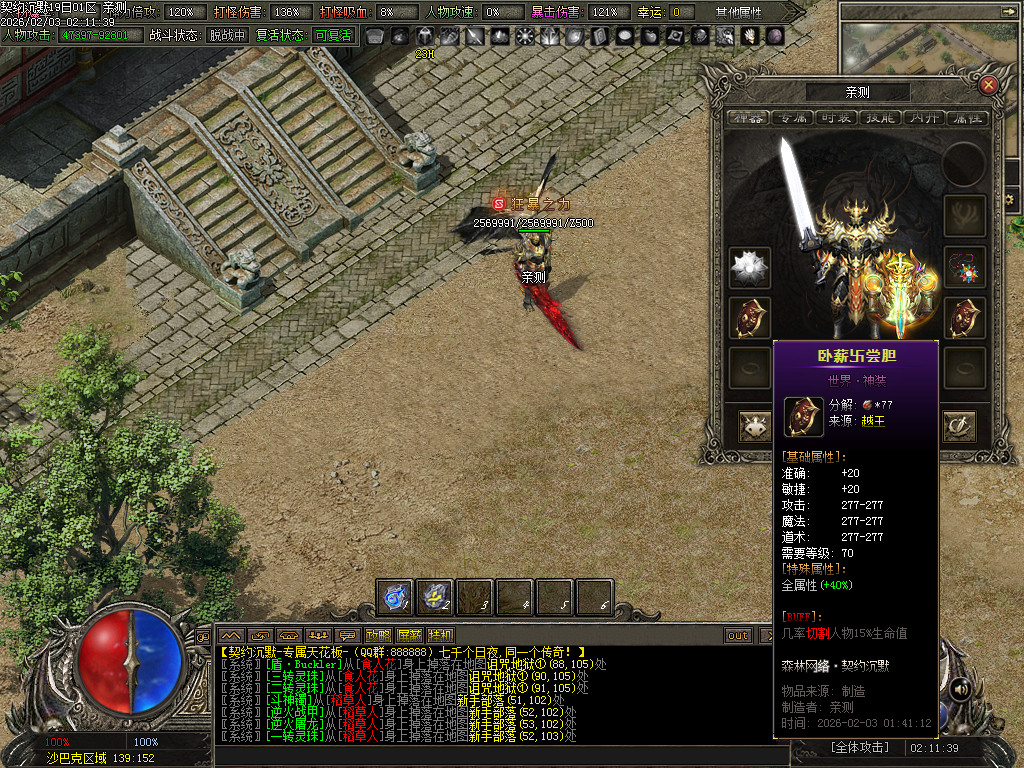This screenshot has height=768, width=1024.
Task: View the 属性 attributes tab
Action: point(967,118)
